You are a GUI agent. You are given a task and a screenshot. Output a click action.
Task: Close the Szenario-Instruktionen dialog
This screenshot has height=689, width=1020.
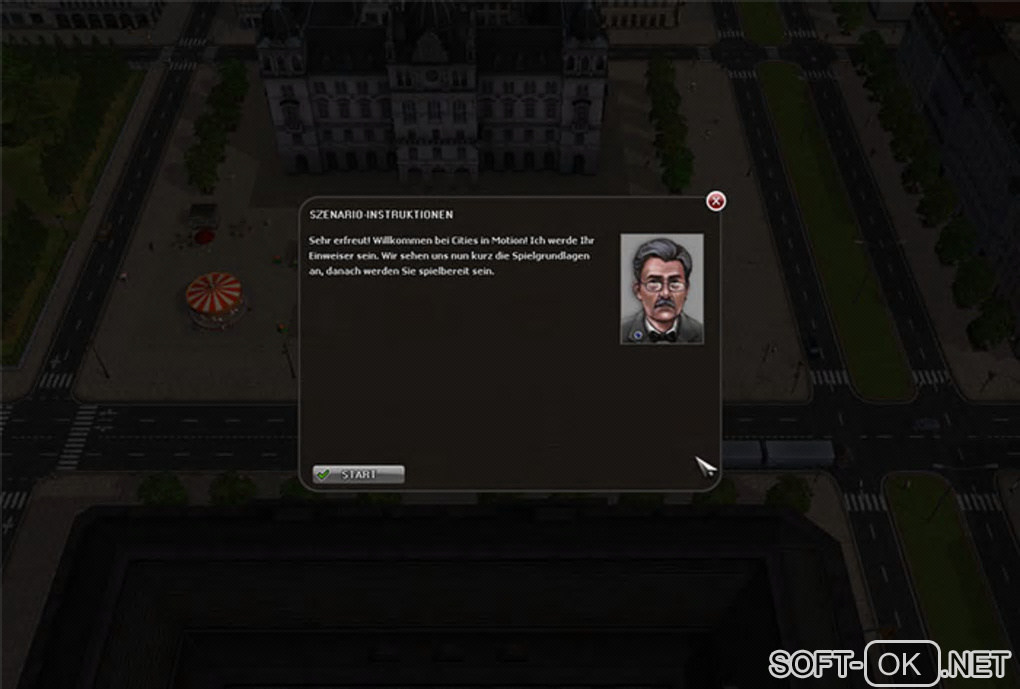[716, 202]
